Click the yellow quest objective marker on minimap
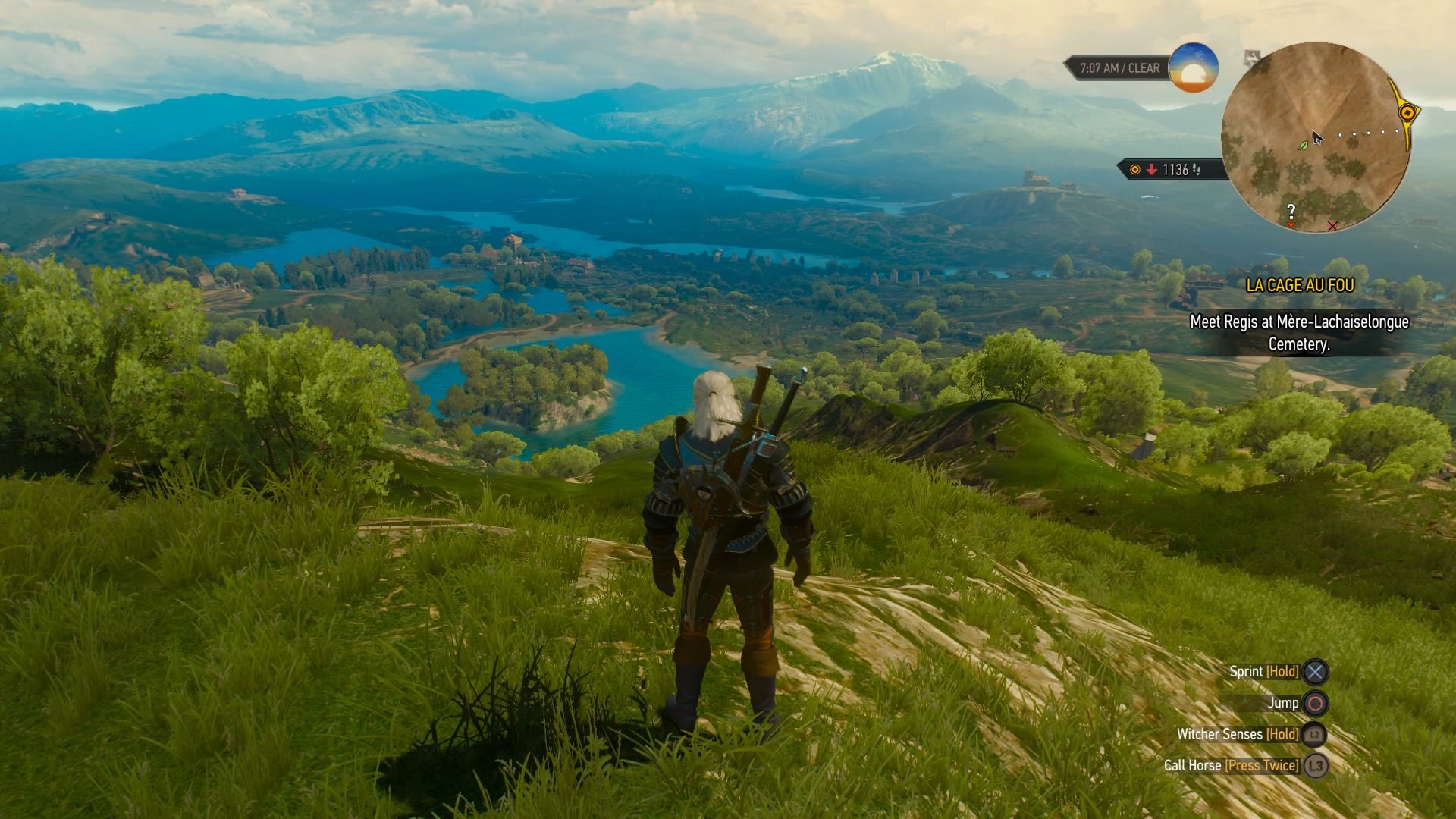The height and width of the screenshot is (819, 1456). click(x=1407, y=113)
